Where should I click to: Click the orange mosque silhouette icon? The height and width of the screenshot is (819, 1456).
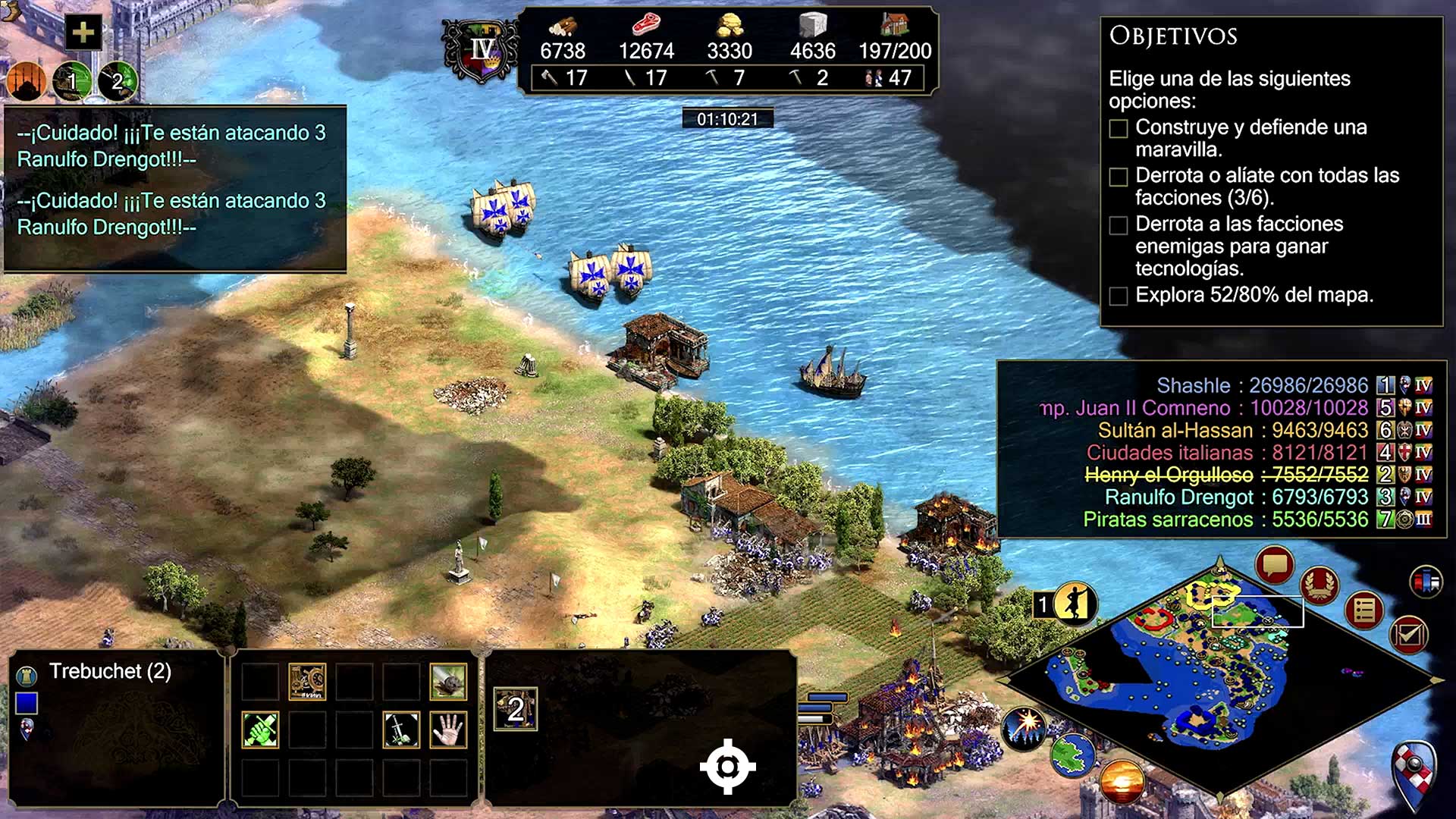pos(27,80)
